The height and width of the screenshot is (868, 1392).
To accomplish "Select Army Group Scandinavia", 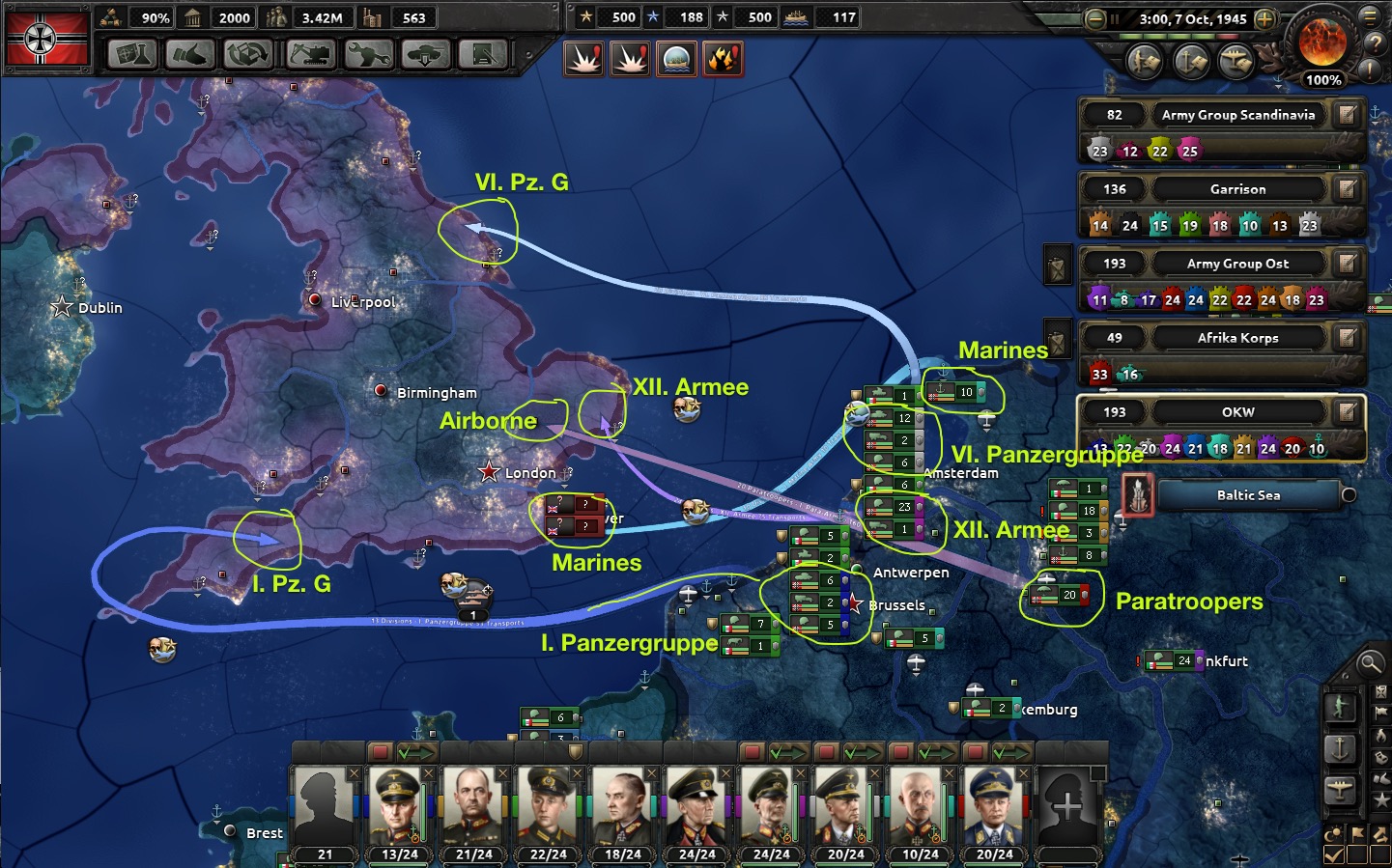I will 1237,115.
